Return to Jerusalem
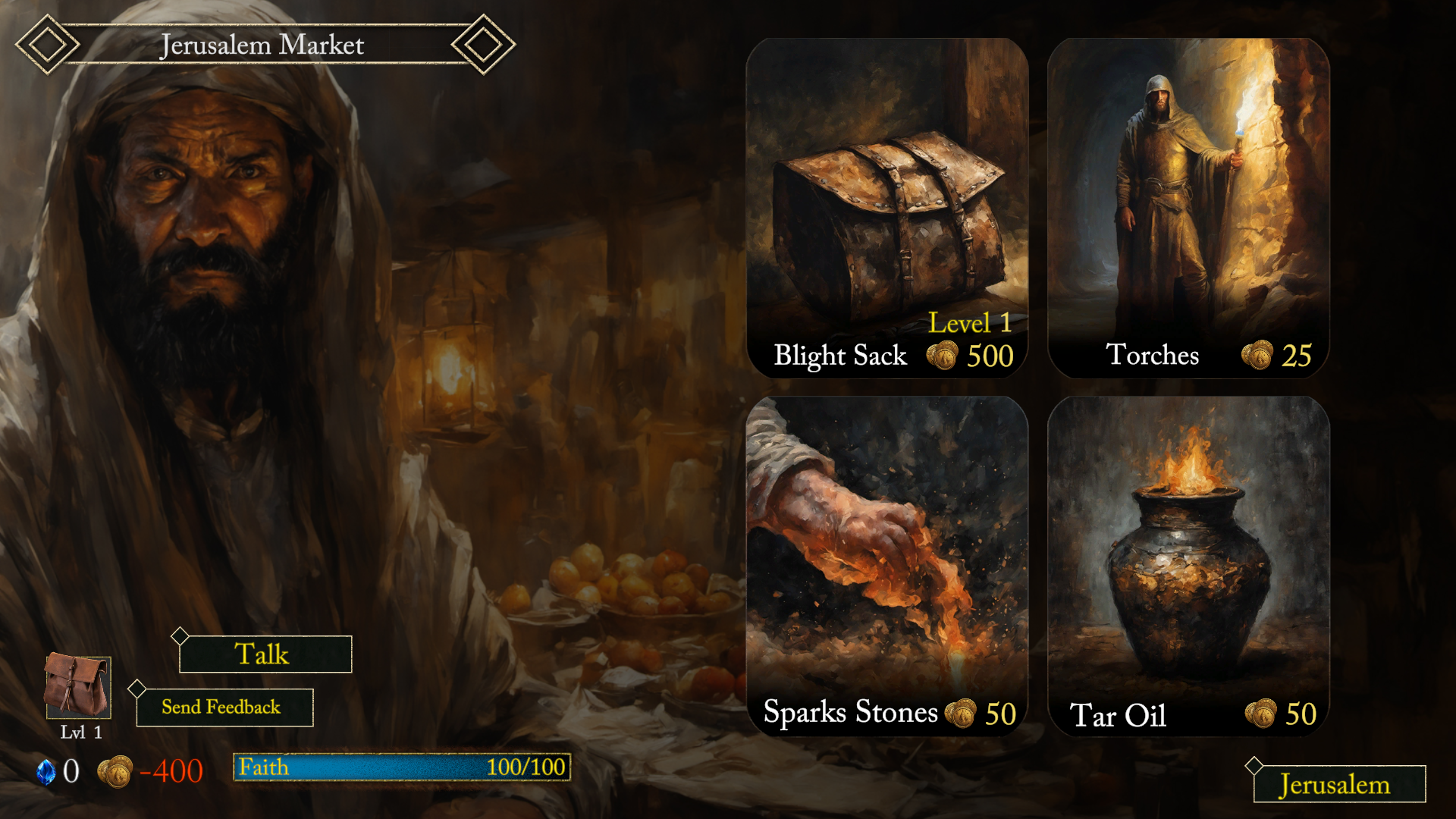The image size is (1456, 819). (x=1338, y=784)
